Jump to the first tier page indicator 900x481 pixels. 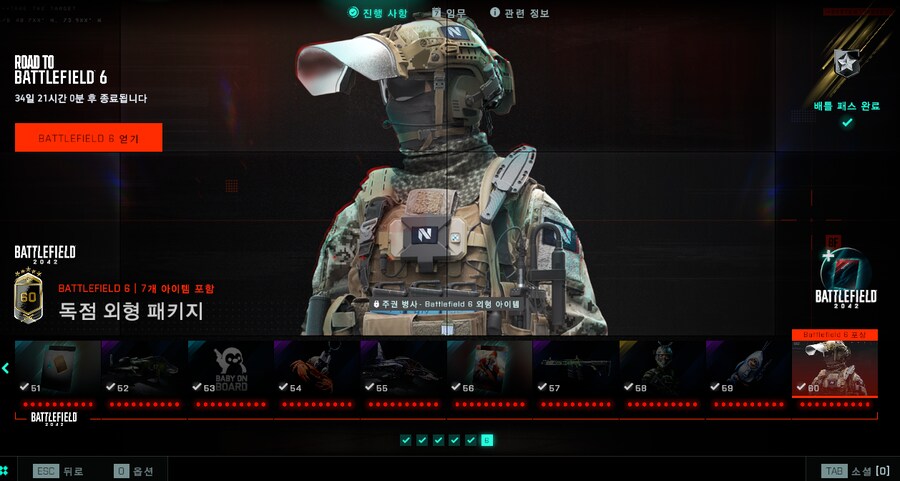pos(406,440)
